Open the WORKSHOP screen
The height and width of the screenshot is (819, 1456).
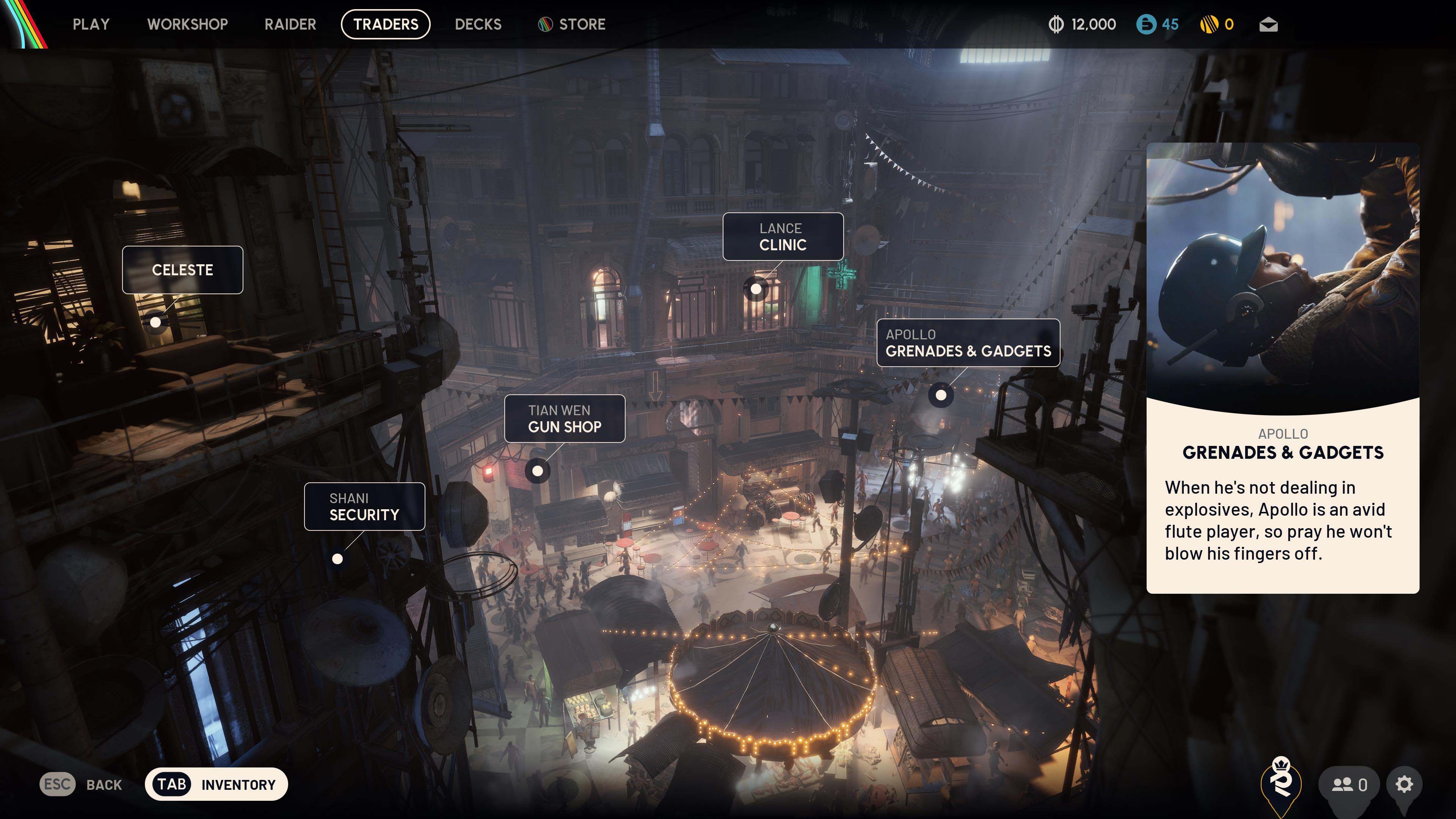coord(187,24)
